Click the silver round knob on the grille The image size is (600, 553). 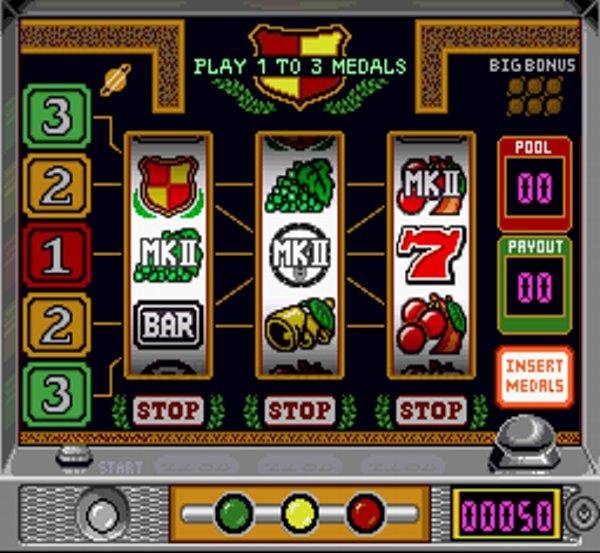point(105,514)
